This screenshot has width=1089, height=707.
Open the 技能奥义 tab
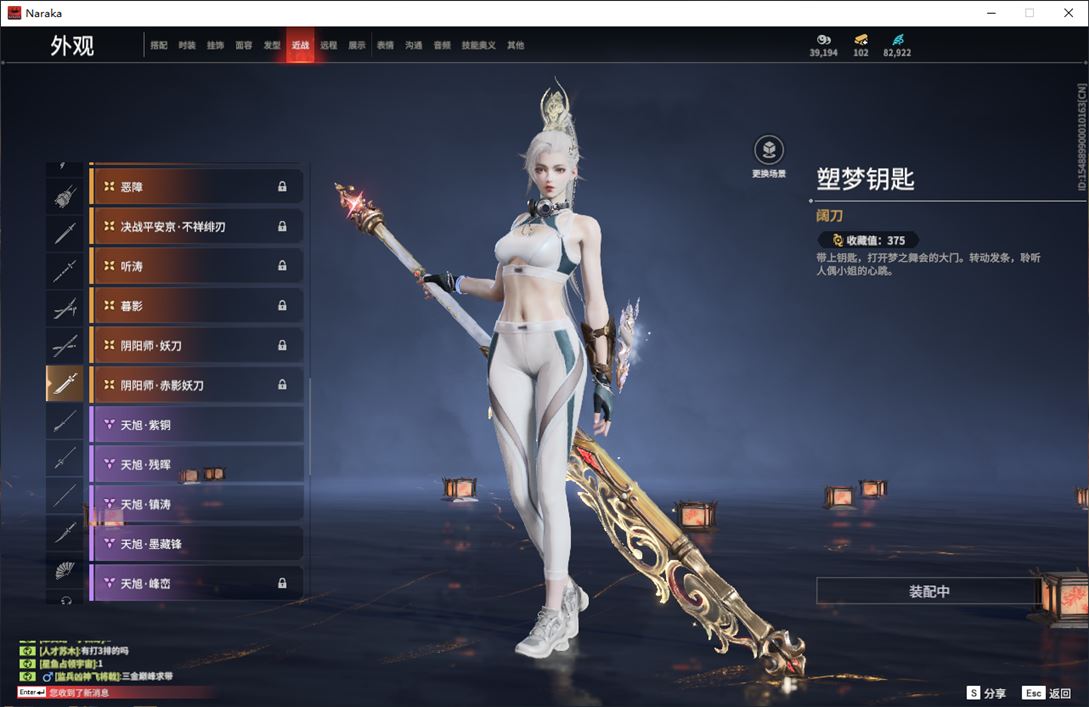pyautogui.click(x=477, y=46)
